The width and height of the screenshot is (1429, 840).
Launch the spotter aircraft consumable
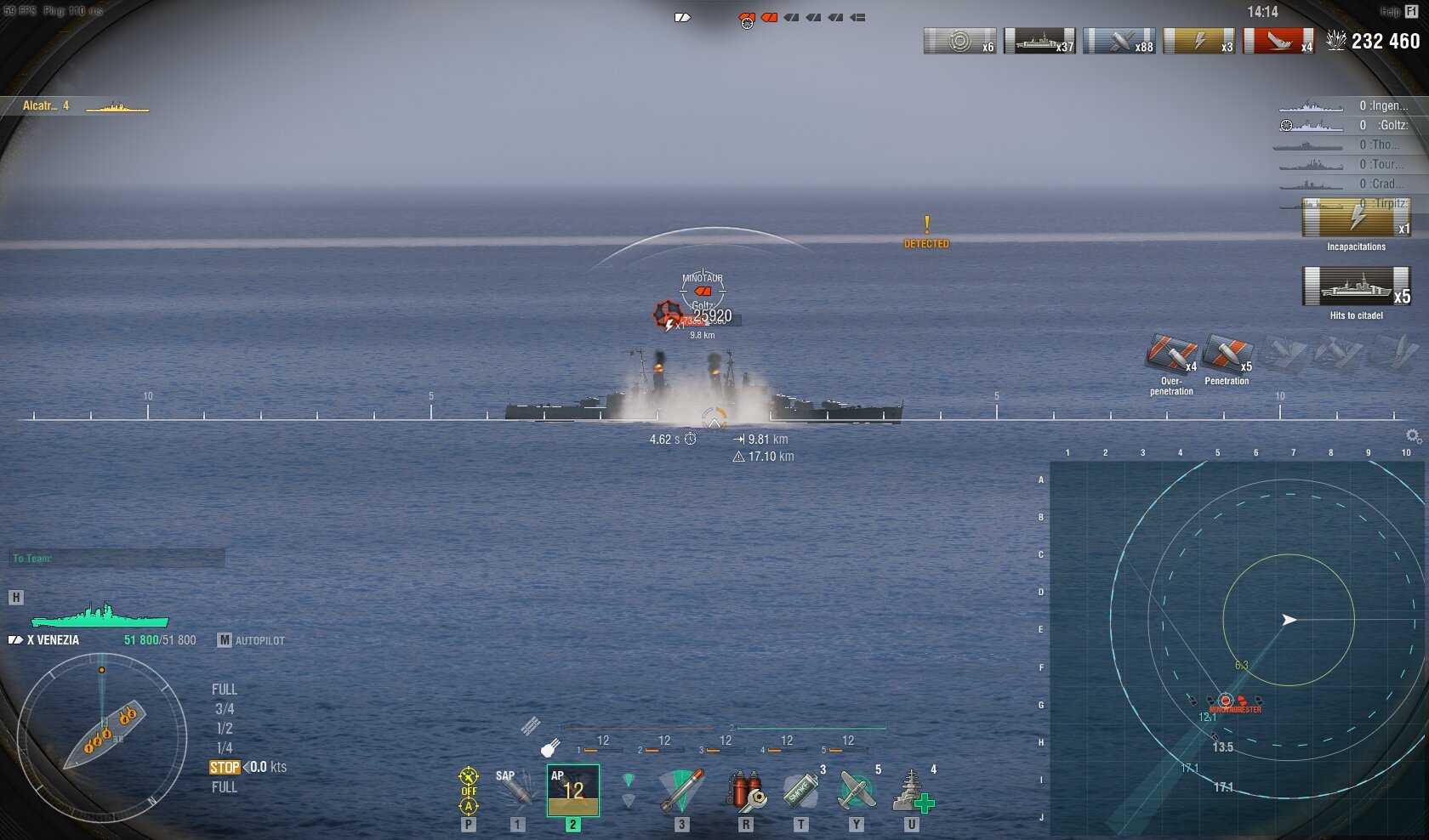click(x=857, y=791)
